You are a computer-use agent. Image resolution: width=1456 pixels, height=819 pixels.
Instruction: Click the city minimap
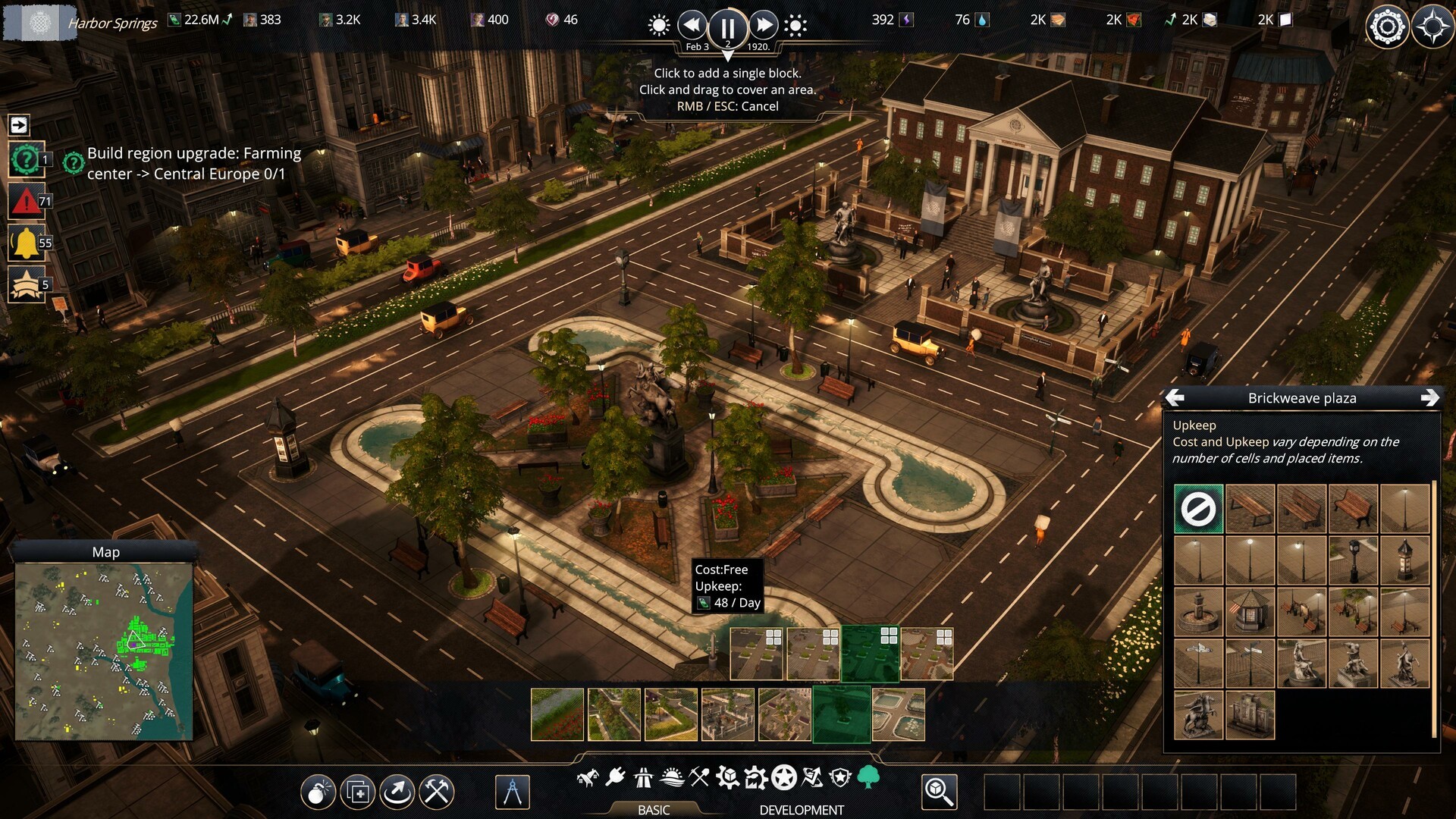point(105,651)
